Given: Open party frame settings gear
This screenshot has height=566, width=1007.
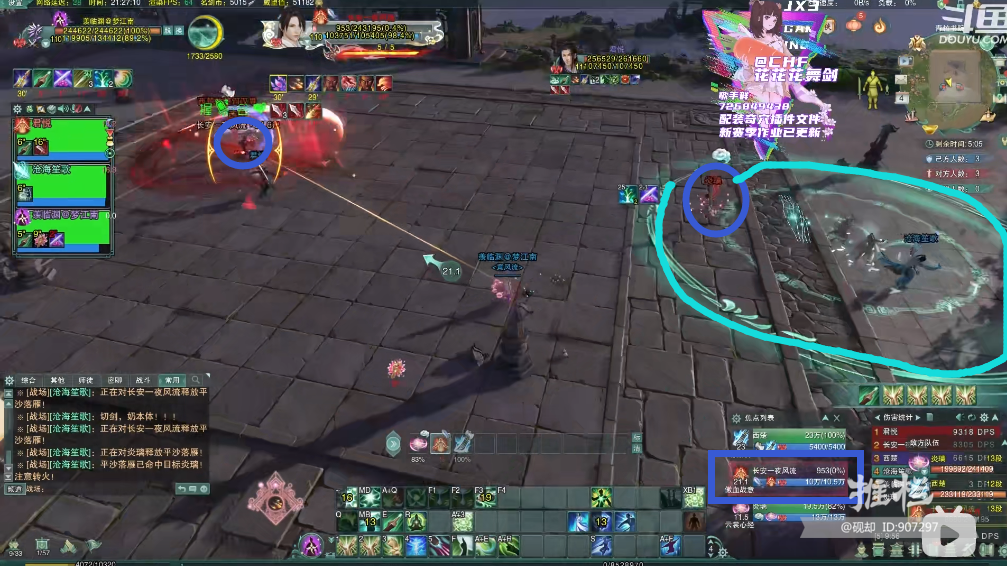Looking at the screenshot, I should click(18, 109).
